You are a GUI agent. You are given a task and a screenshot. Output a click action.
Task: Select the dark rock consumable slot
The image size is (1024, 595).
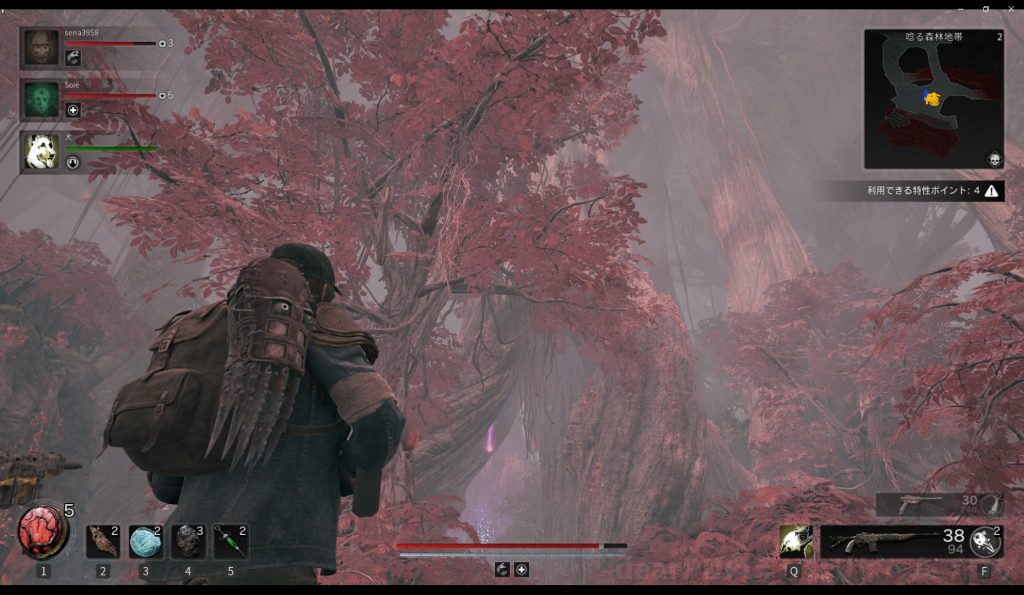pos(188,541)
